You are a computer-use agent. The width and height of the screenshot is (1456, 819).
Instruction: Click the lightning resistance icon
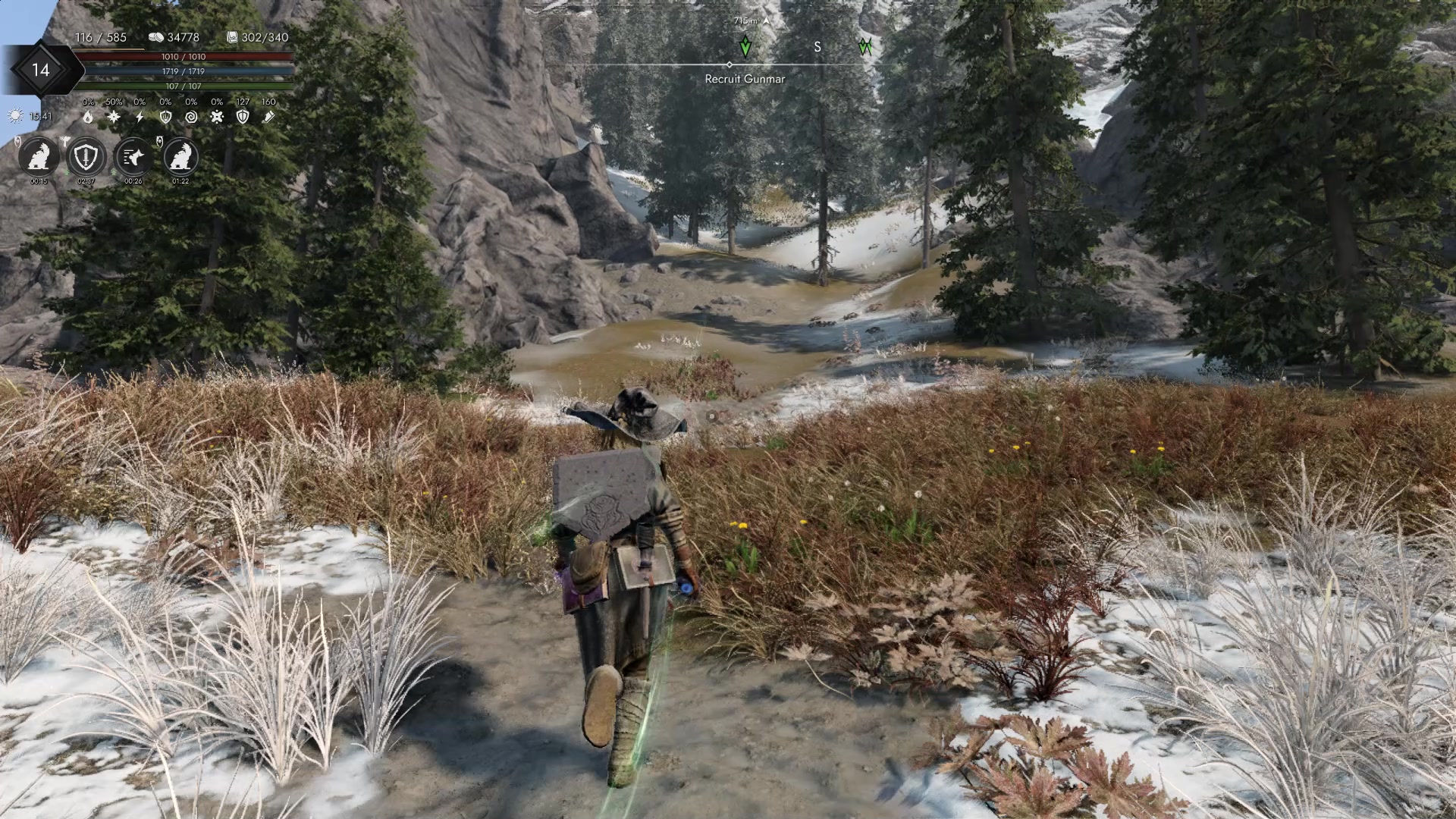[140, 116]
